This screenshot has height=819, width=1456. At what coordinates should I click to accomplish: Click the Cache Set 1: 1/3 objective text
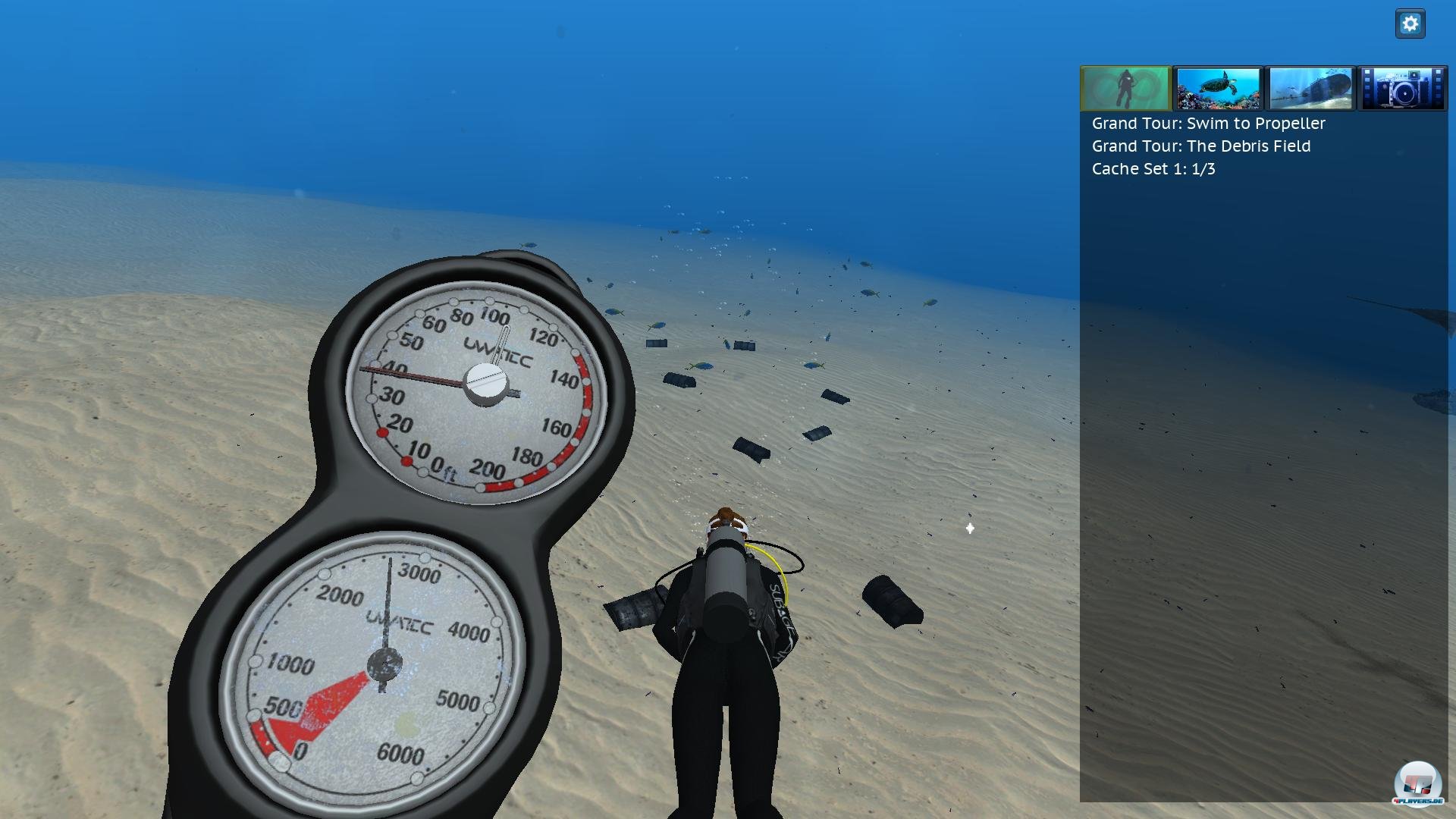1153,169
